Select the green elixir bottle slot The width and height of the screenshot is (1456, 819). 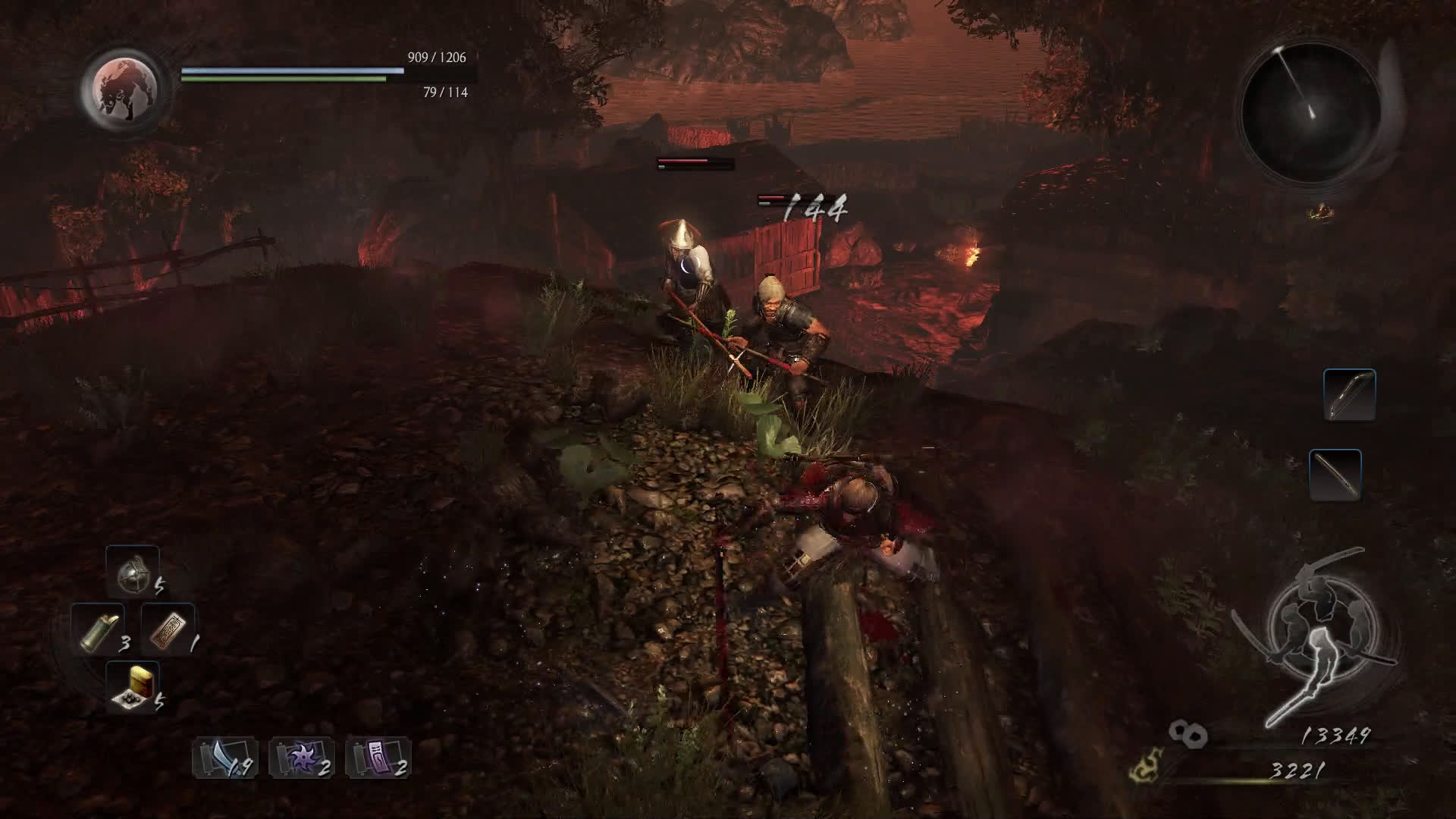point(99,629)
